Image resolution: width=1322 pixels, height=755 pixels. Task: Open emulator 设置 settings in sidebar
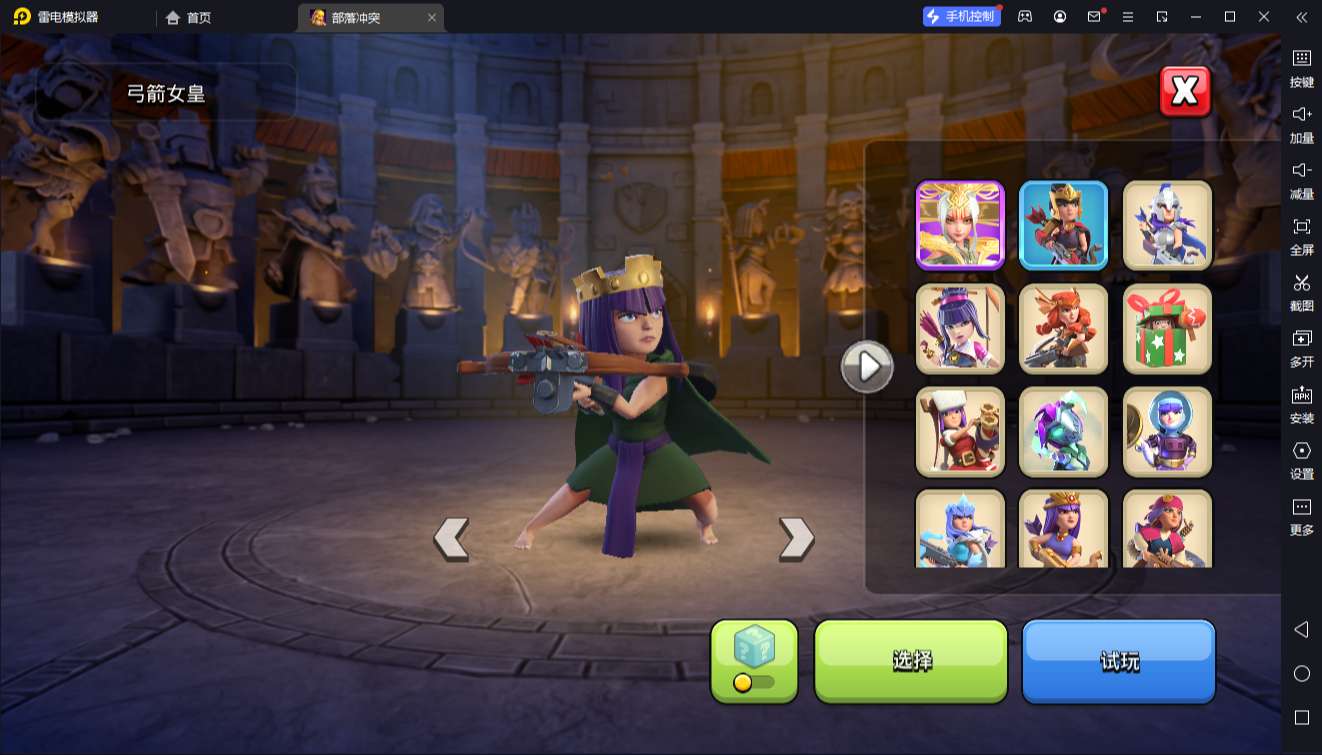1301,459
